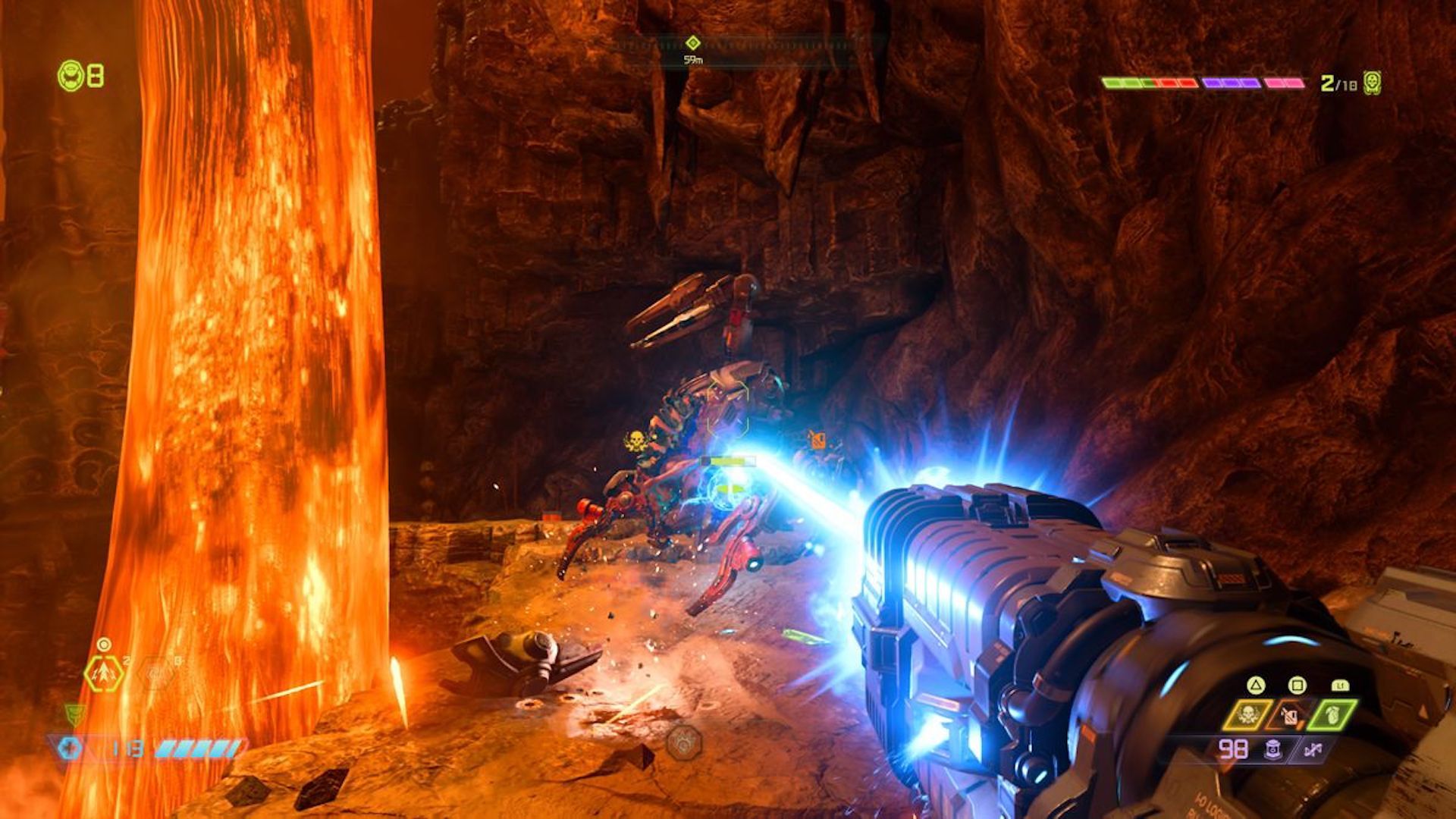1456x819 pixels.
Task: Click the demon skull kill counter icon
Action: pyautogui.click(x=1371, y=82)
